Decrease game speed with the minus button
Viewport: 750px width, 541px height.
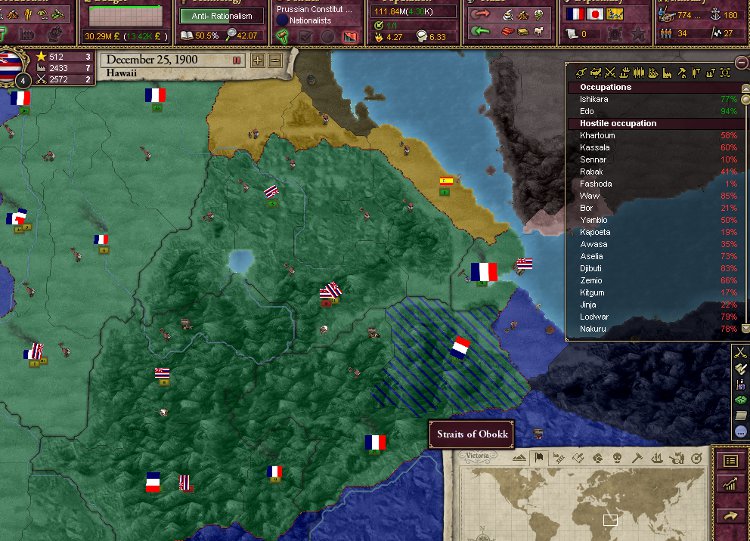275,60
